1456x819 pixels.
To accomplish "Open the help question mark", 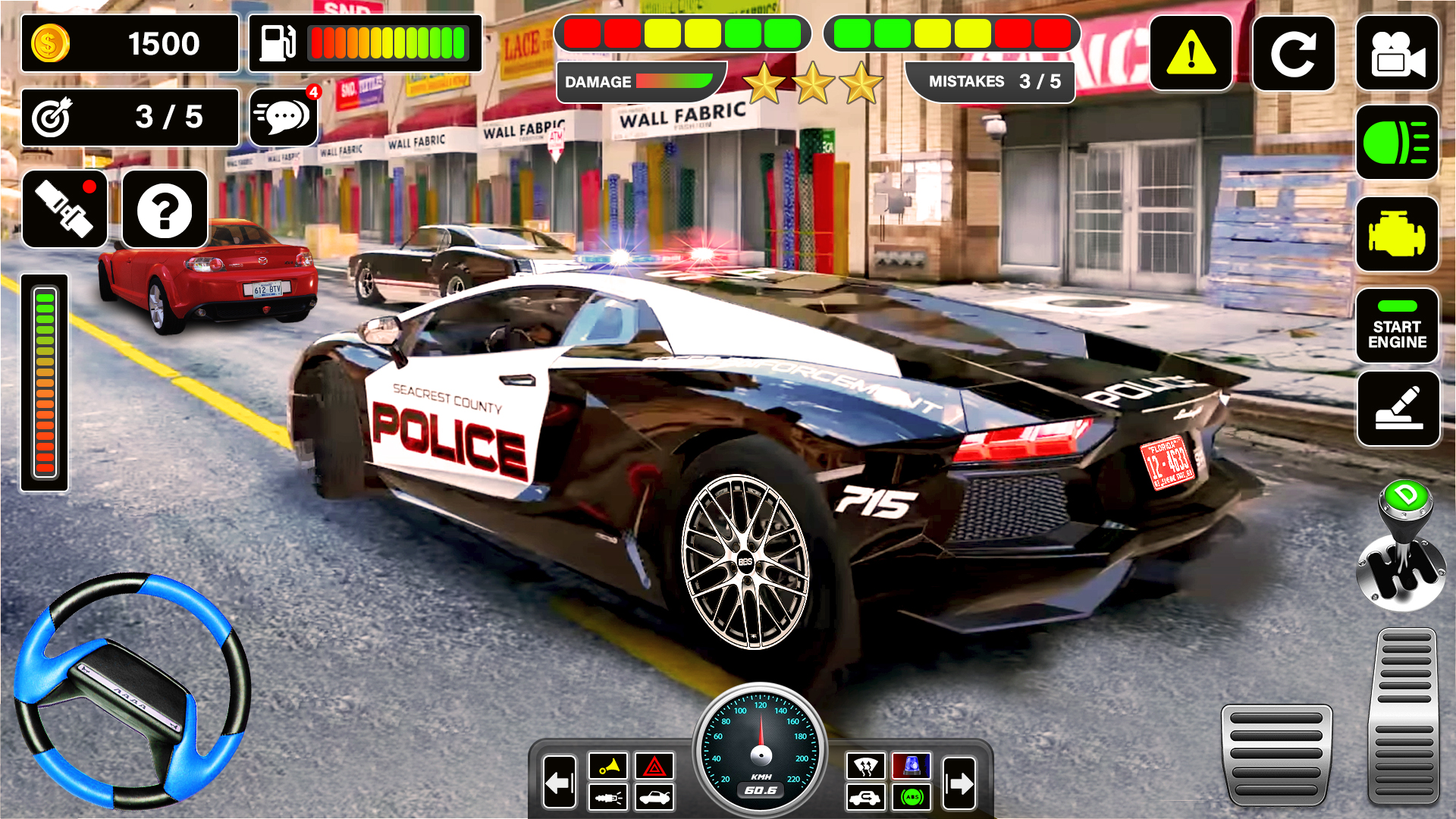I will [x=162, y=209].
